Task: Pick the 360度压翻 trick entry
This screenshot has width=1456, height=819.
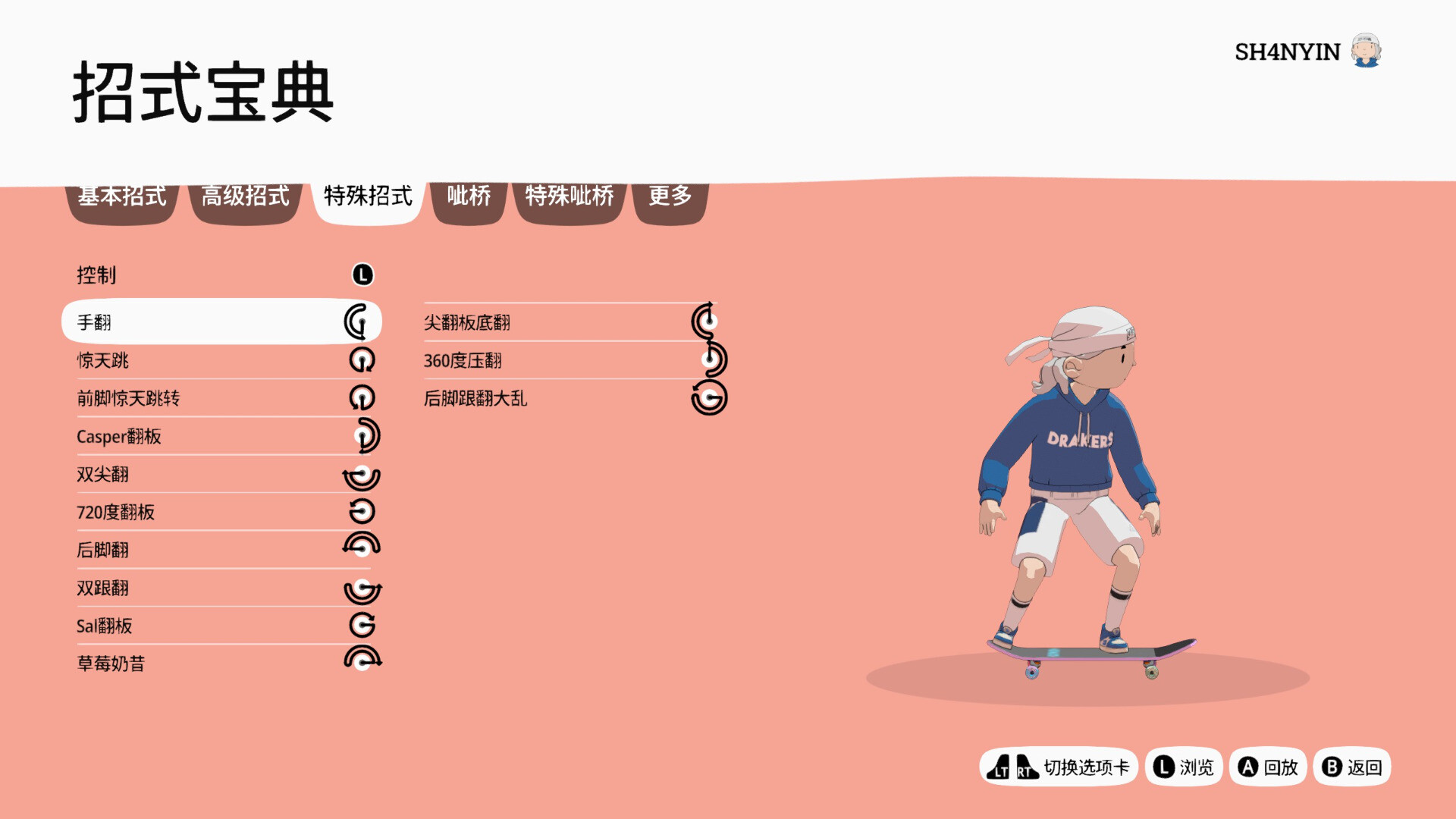Action: coord(569,360)
